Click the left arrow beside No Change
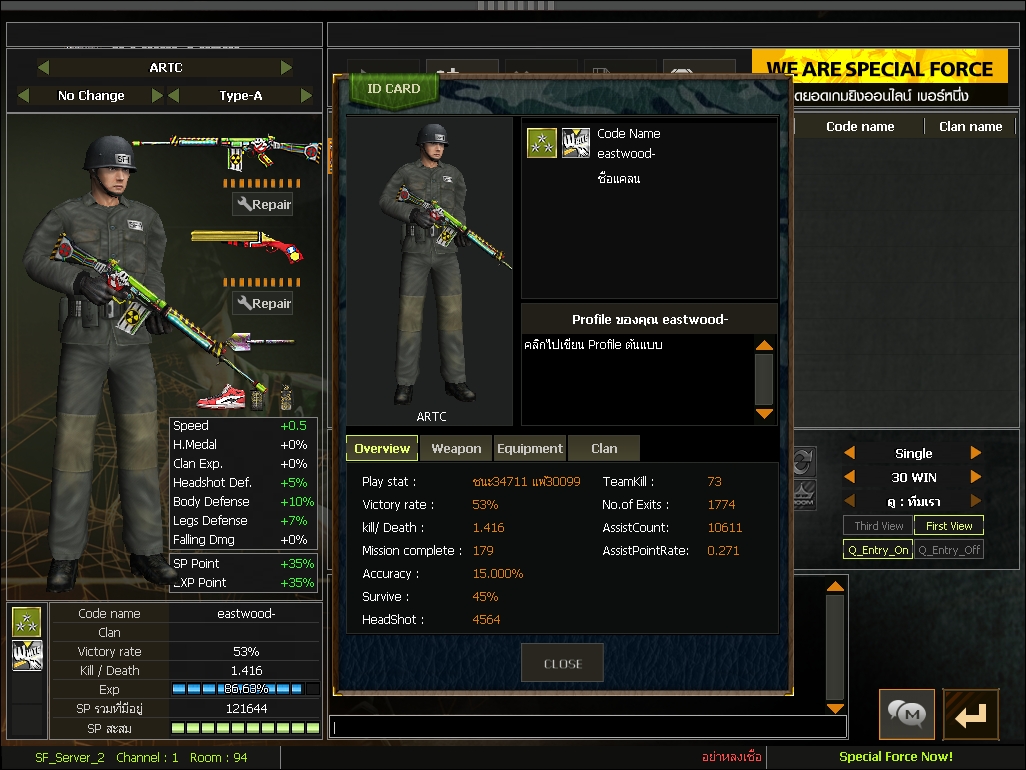Viewport: 1026px width, 770px height. pyautogui.click(x=24, y=96)
